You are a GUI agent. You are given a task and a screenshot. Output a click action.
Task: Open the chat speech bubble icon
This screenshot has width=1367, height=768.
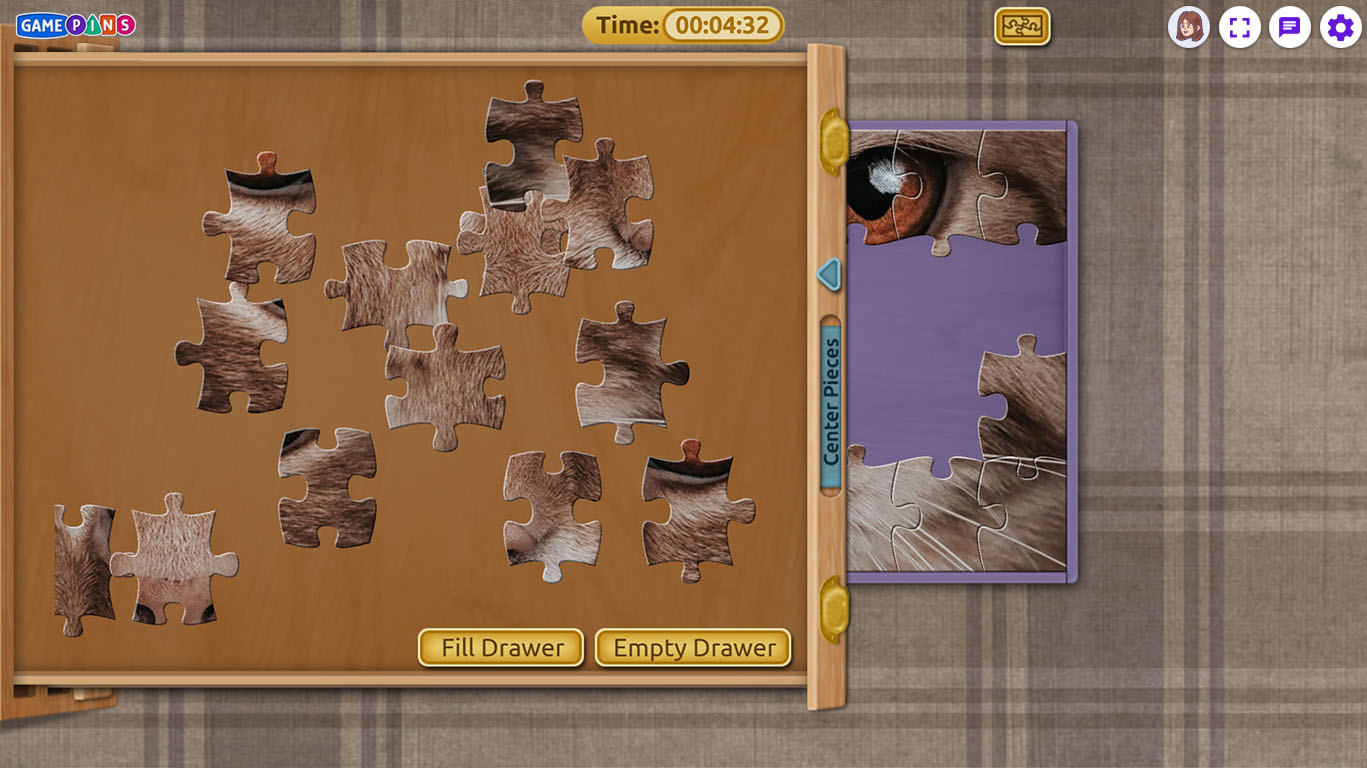click(x=1290, y=27)
